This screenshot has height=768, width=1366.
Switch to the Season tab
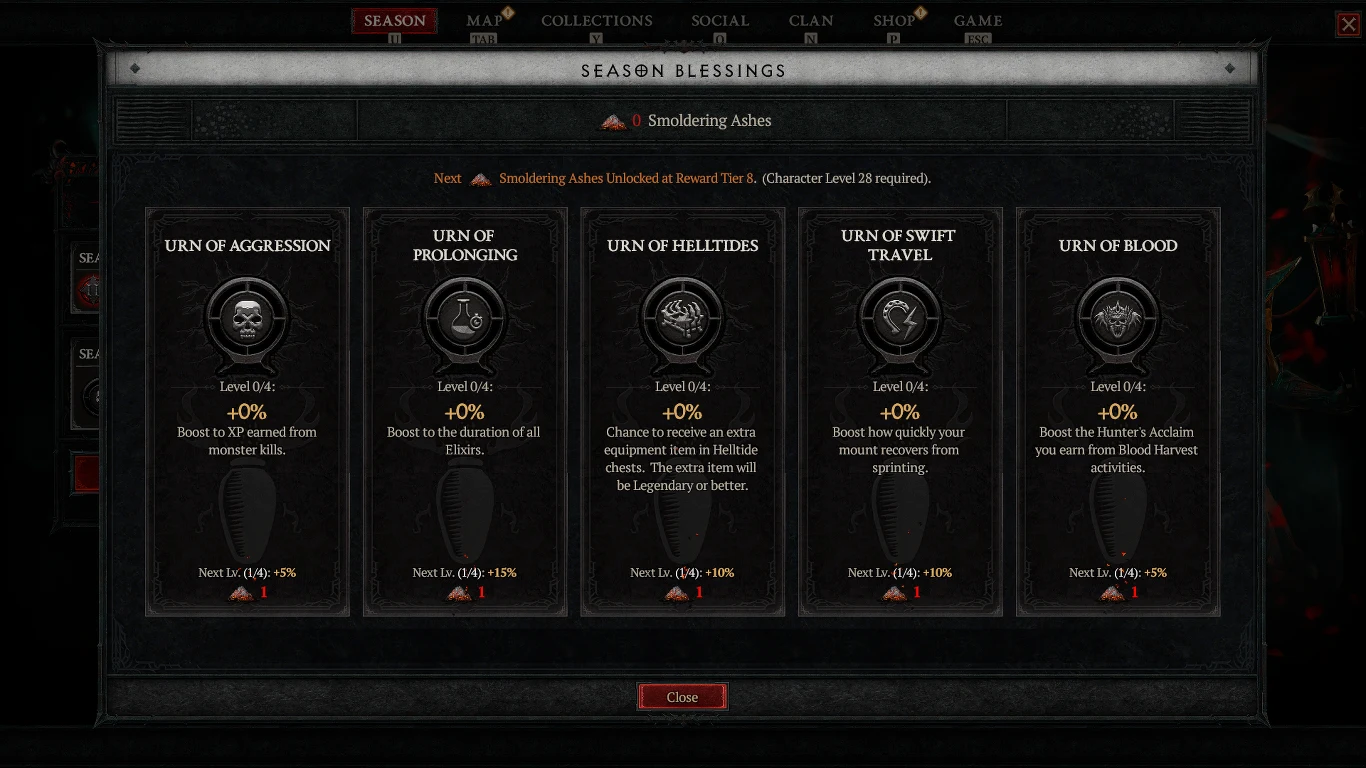394,21
